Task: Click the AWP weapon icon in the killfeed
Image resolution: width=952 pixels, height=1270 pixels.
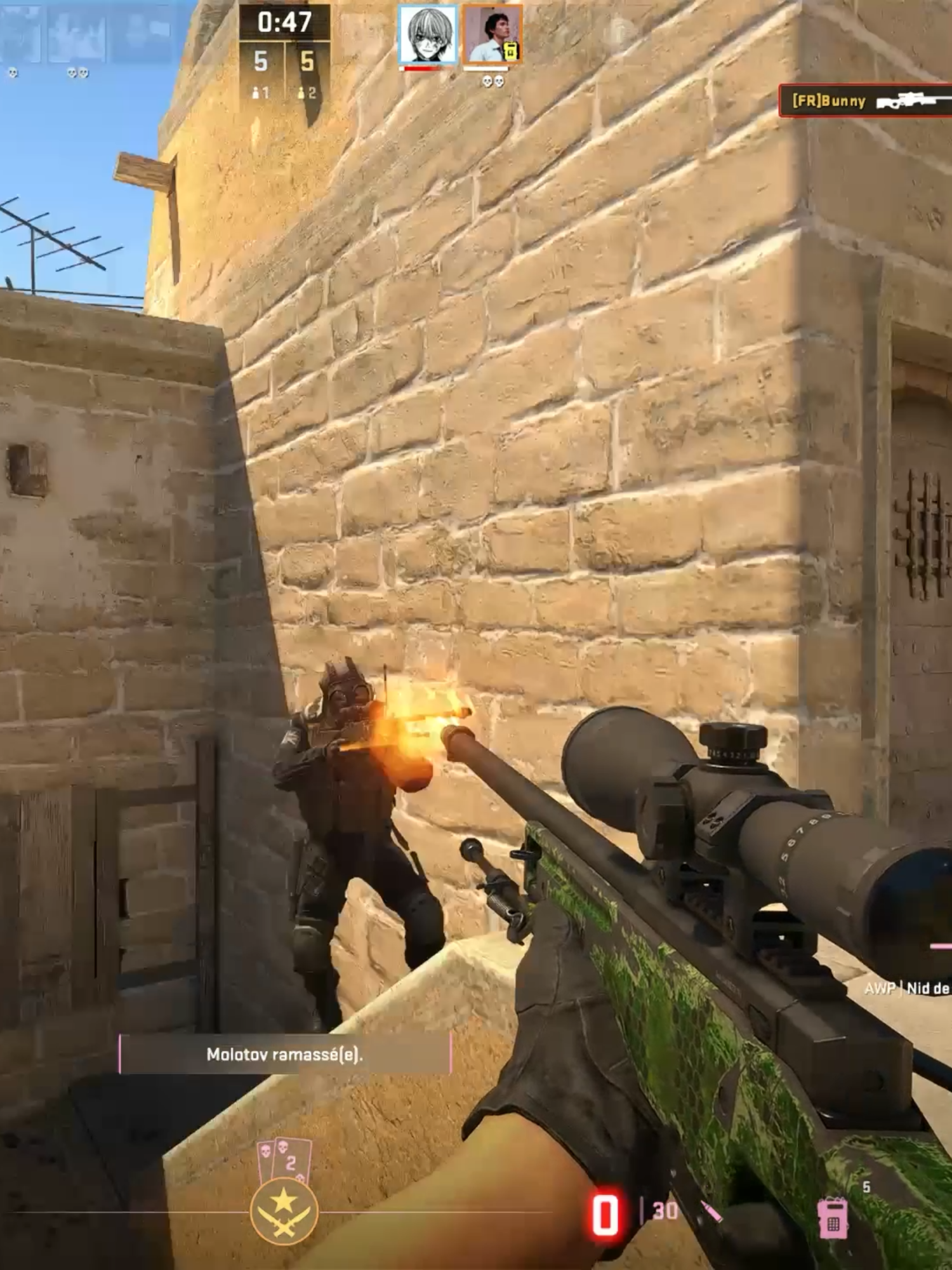Action: click(906, 100)
